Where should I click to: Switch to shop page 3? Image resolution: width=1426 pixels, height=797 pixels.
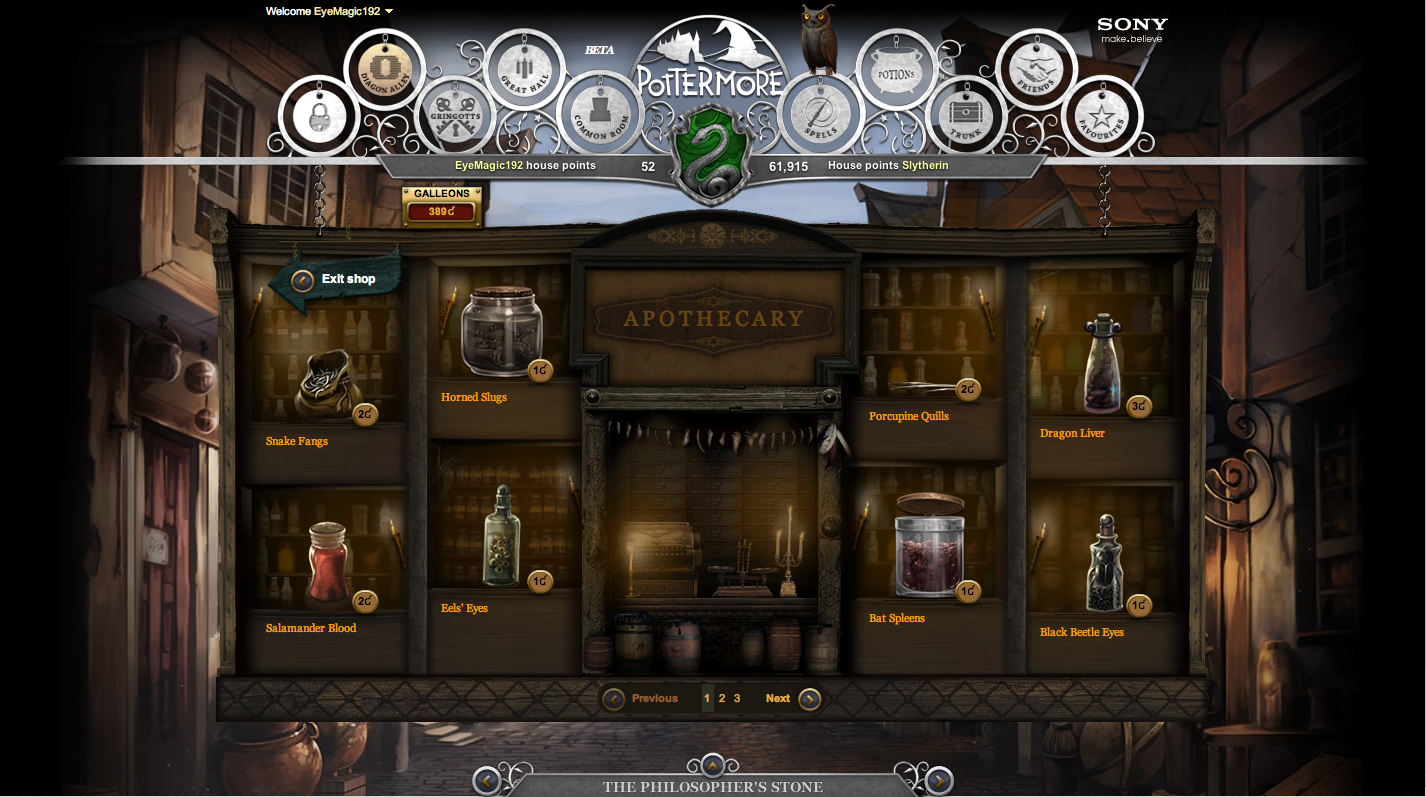737,697
